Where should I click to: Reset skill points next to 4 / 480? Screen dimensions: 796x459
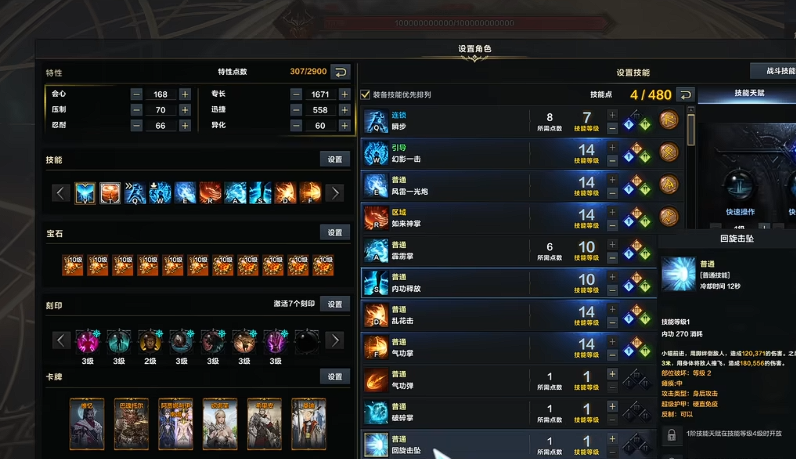(x=685, y=95)
